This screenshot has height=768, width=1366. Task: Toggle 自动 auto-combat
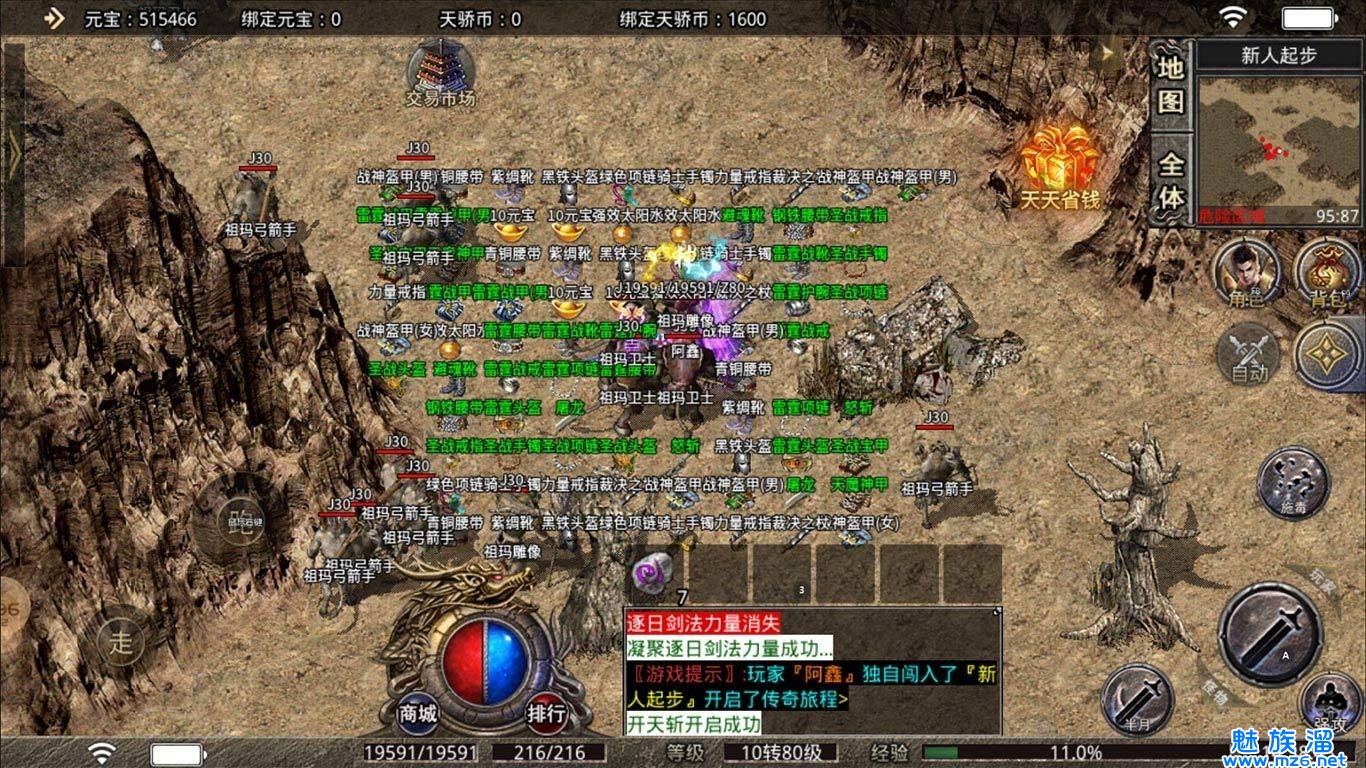coord(1249,355)
